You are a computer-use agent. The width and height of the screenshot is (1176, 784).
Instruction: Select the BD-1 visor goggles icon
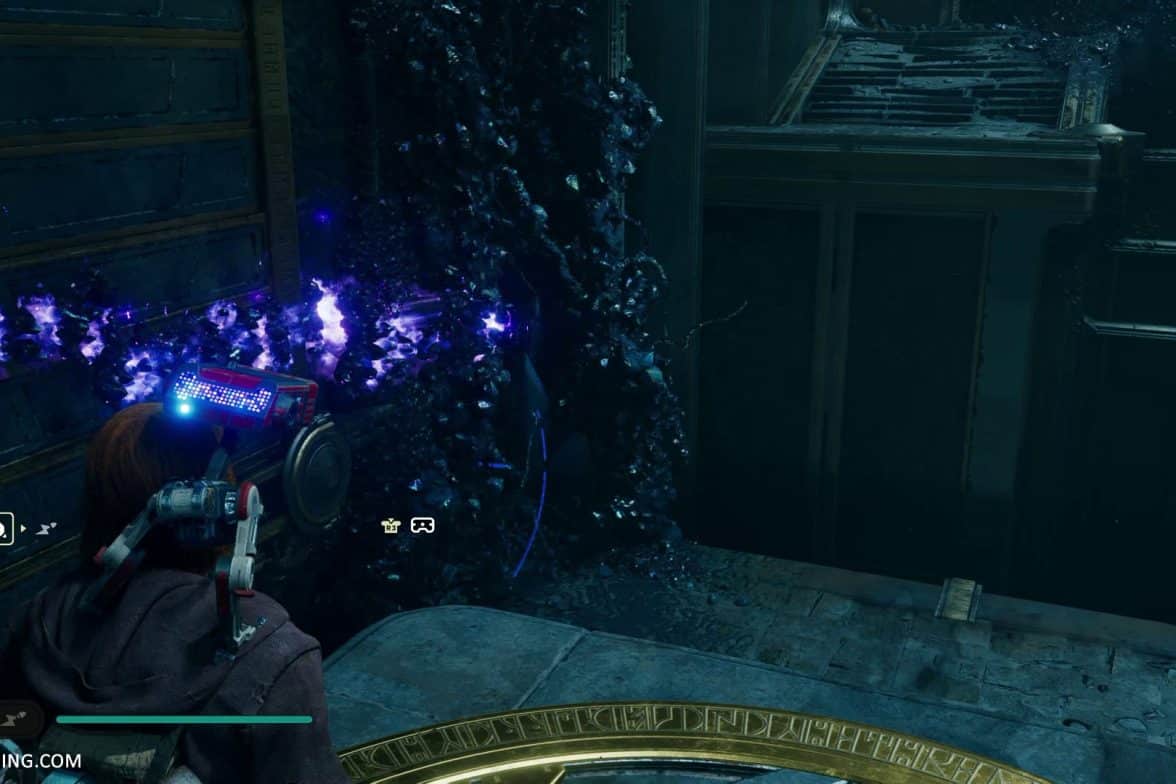click(423, 525)
